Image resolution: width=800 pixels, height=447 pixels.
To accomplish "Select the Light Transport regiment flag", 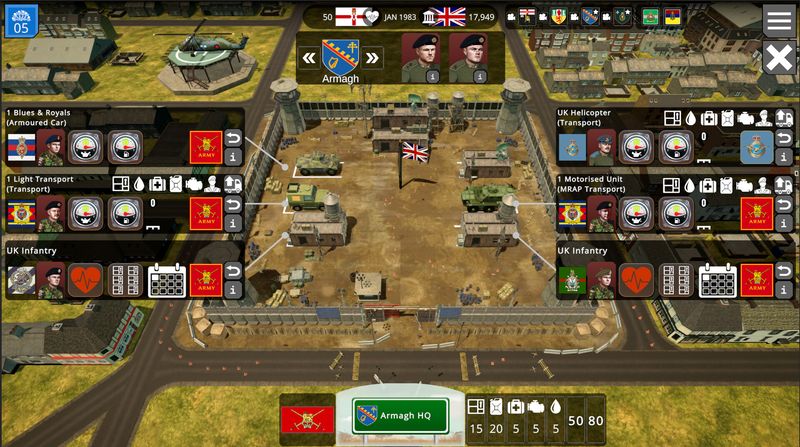I will point(21,214).
